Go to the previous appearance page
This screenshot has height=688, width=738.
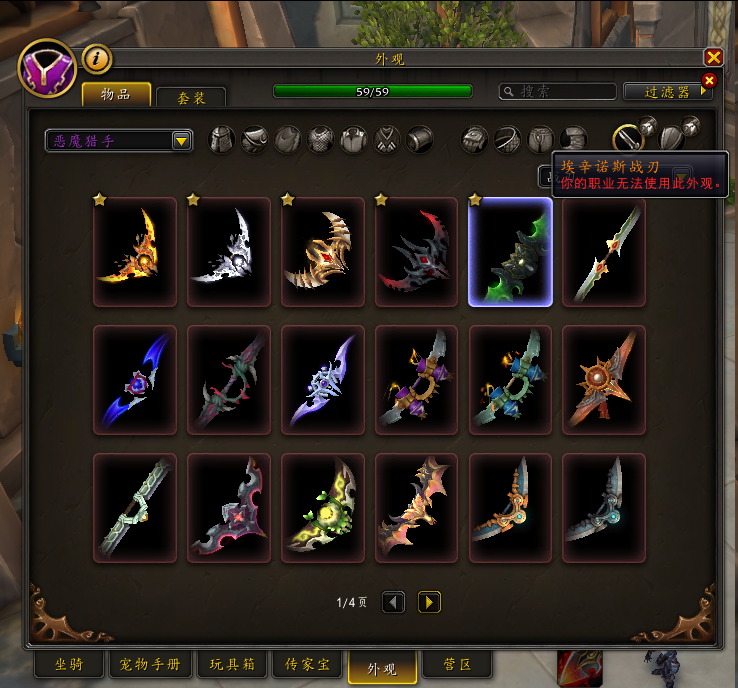[394, 602]
